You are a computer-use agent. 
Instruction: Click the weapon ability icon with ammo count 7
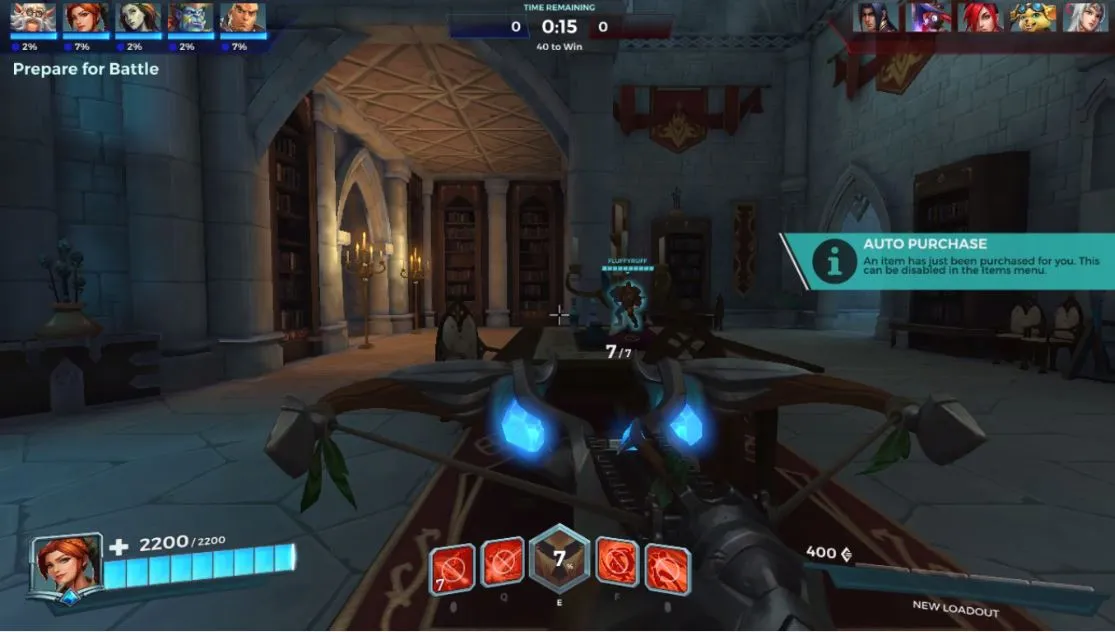click(x=451, y=565)
